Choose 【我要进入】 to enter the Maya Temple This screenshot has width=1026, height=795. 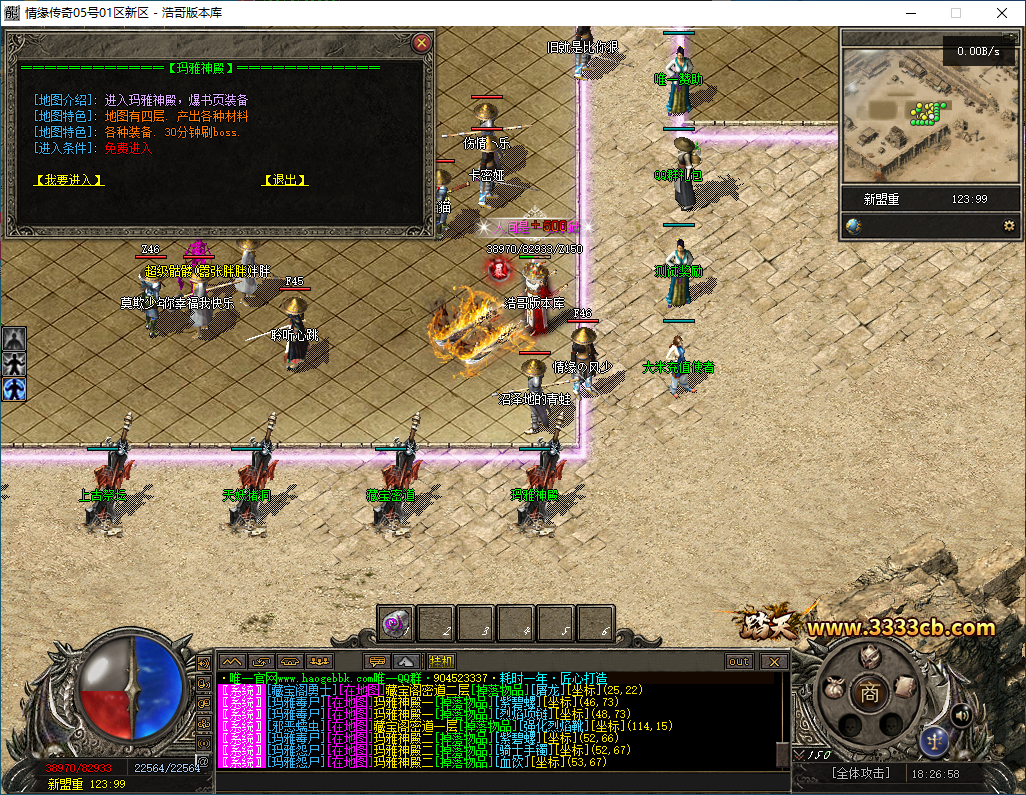click(x=69, y=180)
